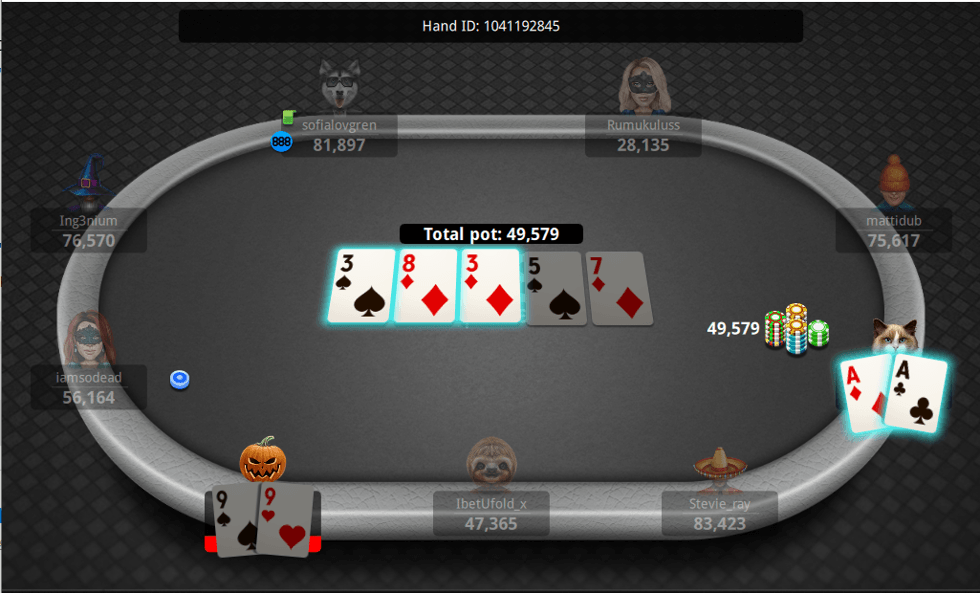Click the eight of diamonds board card

point(425,287)
